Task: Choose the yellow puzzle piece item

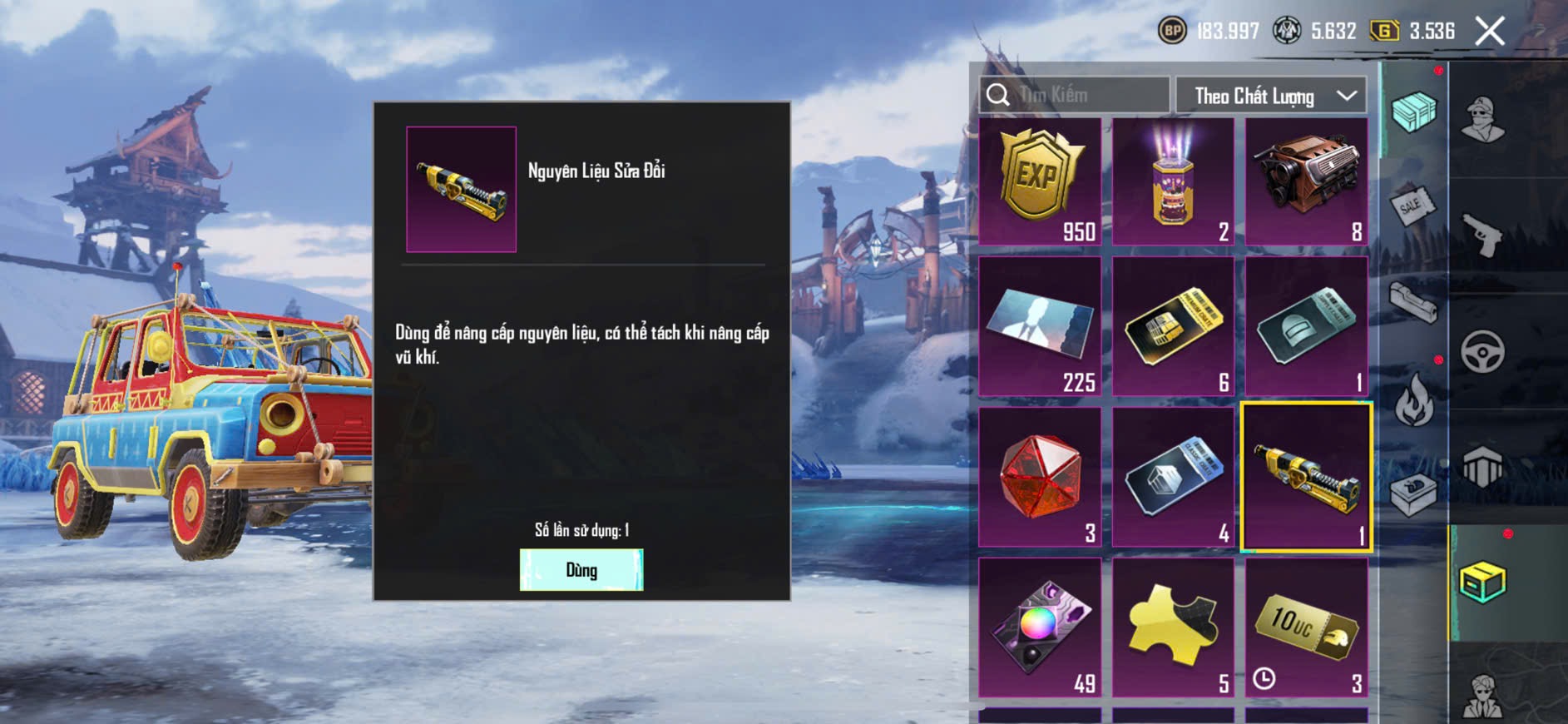Action: 1173,627
